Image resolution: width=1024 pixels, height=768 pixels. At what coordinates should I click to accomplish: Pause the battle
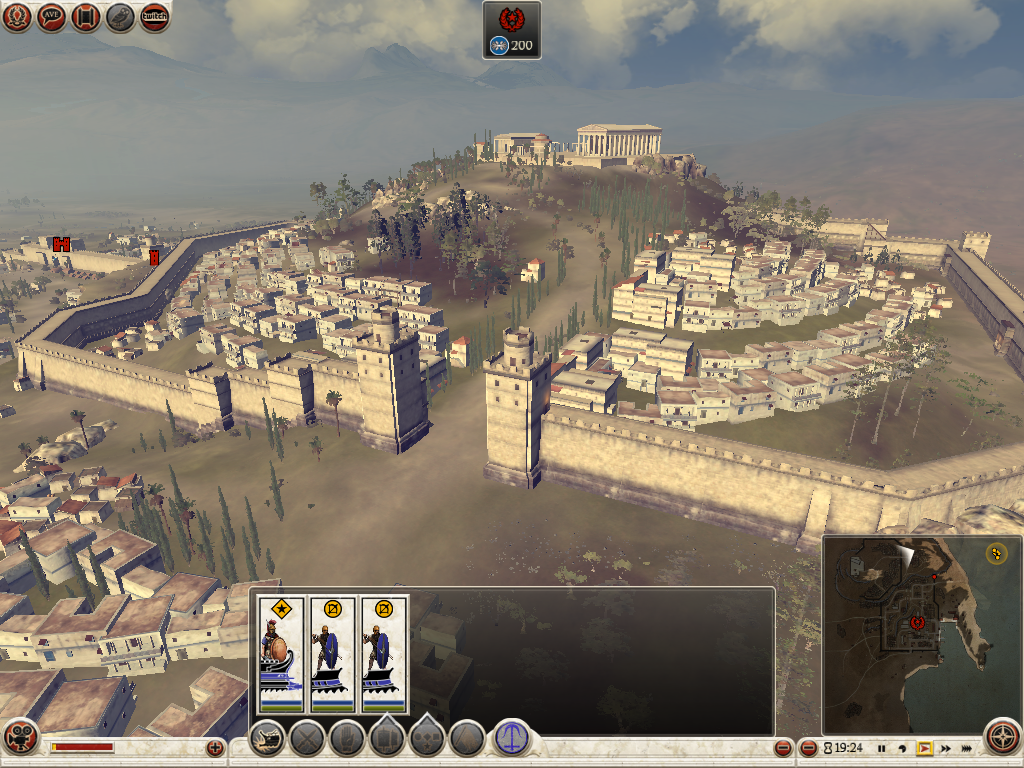(x=881, y=748)
